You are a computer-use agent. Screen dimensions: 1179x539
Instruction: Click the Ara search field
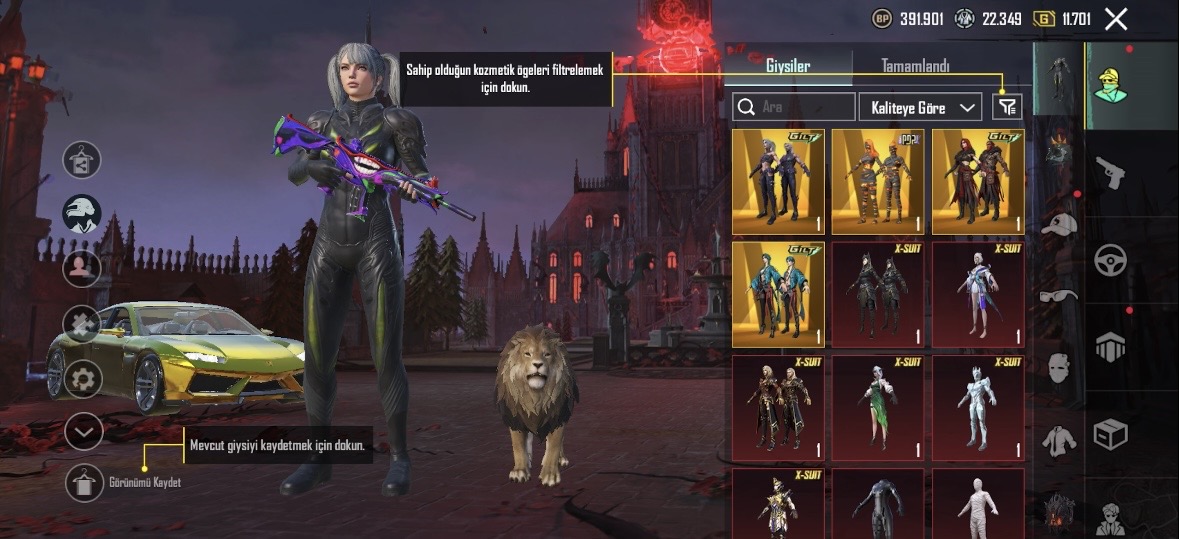click(x=795, y=107)
